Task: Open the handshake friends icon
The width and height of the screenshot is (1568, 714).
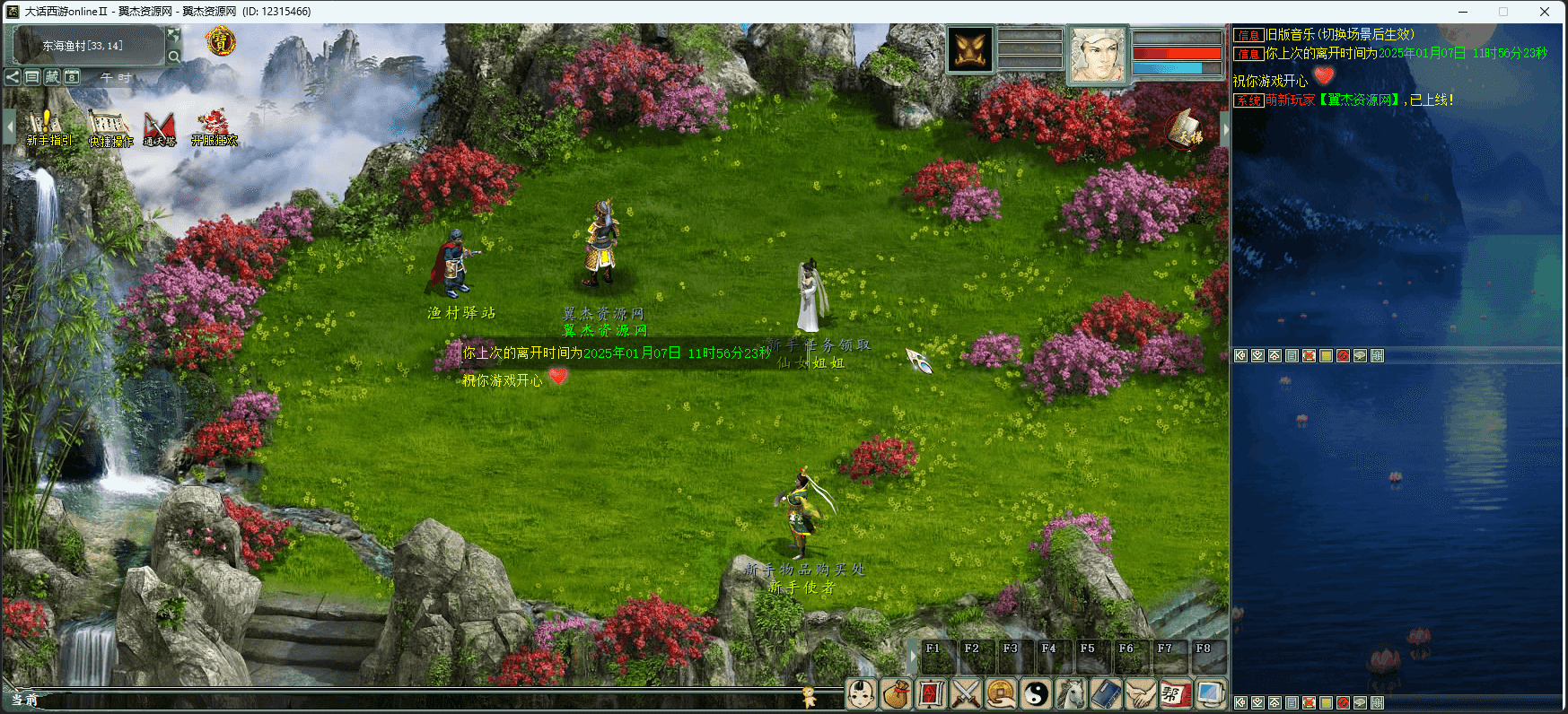Action: pyautogui.click(x=1141, y=693)
